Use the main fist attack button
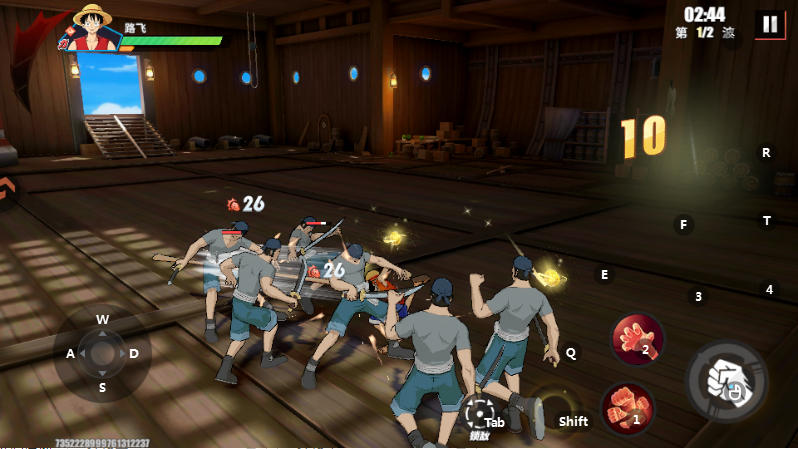 725,380
